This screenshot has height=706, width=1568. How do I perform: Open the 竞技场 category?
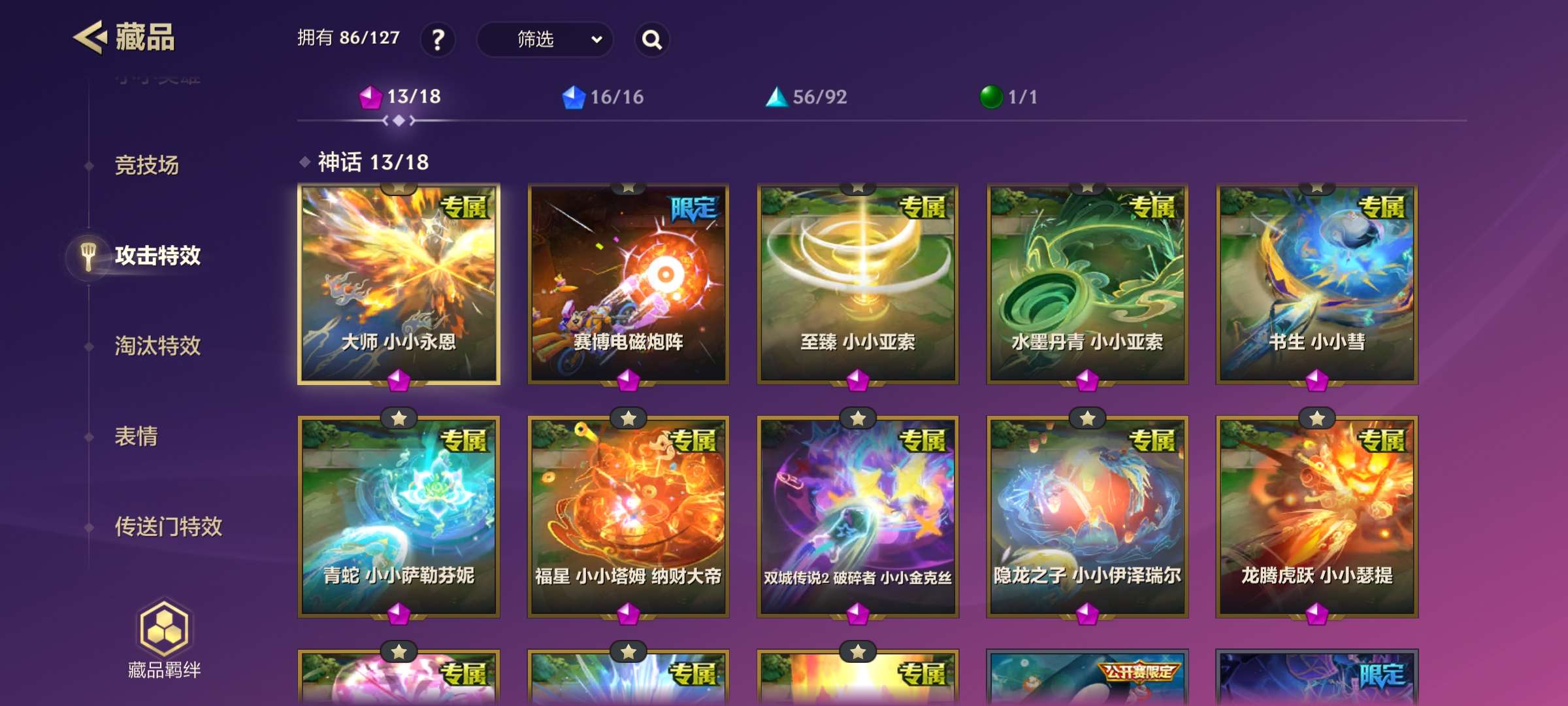click(x=146, y=165)
